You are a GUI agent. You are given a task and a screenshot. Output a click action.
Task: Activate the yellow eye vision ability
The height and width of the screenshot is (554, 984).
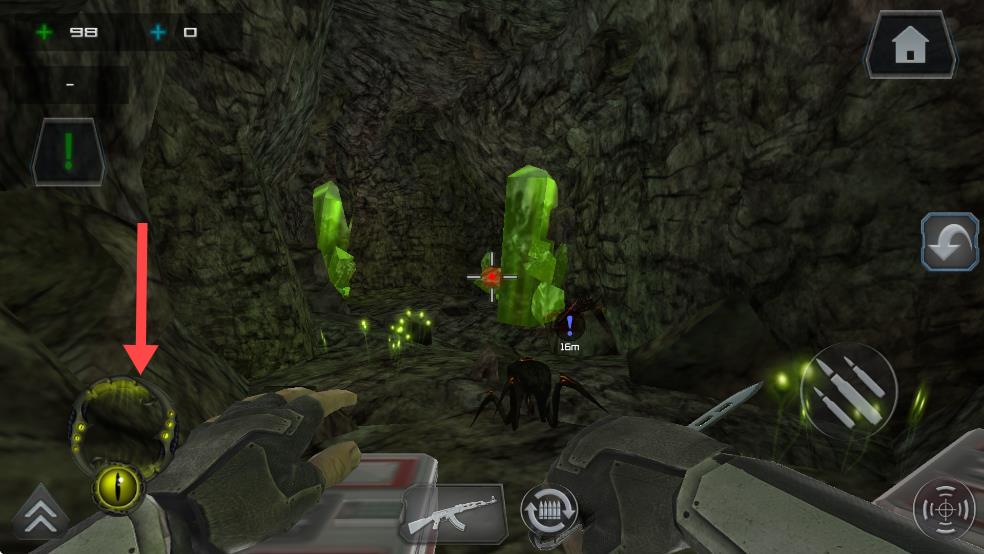[x=119, y=488]
